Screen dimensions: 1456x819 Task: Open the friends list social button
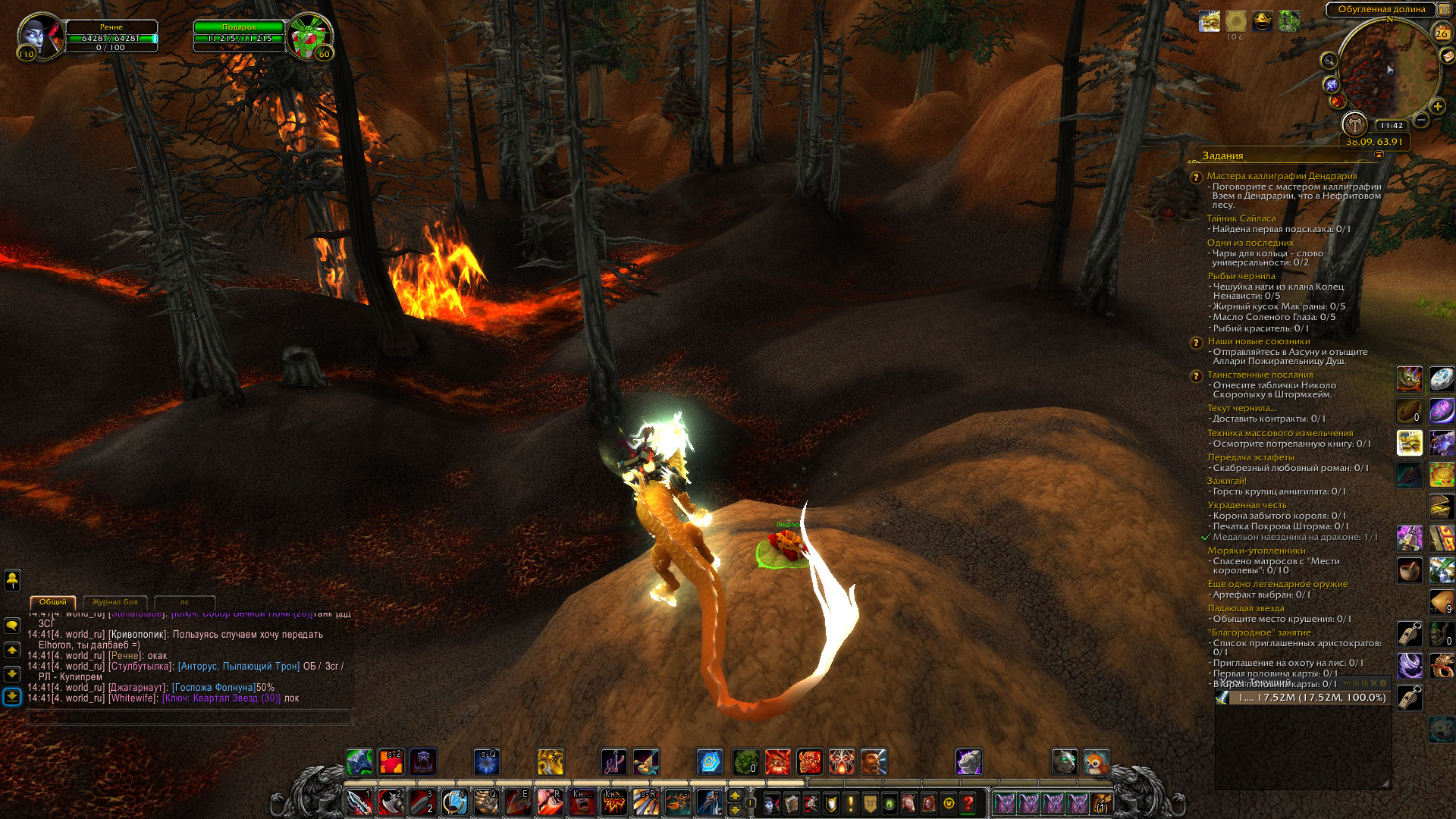pos(12,580)
